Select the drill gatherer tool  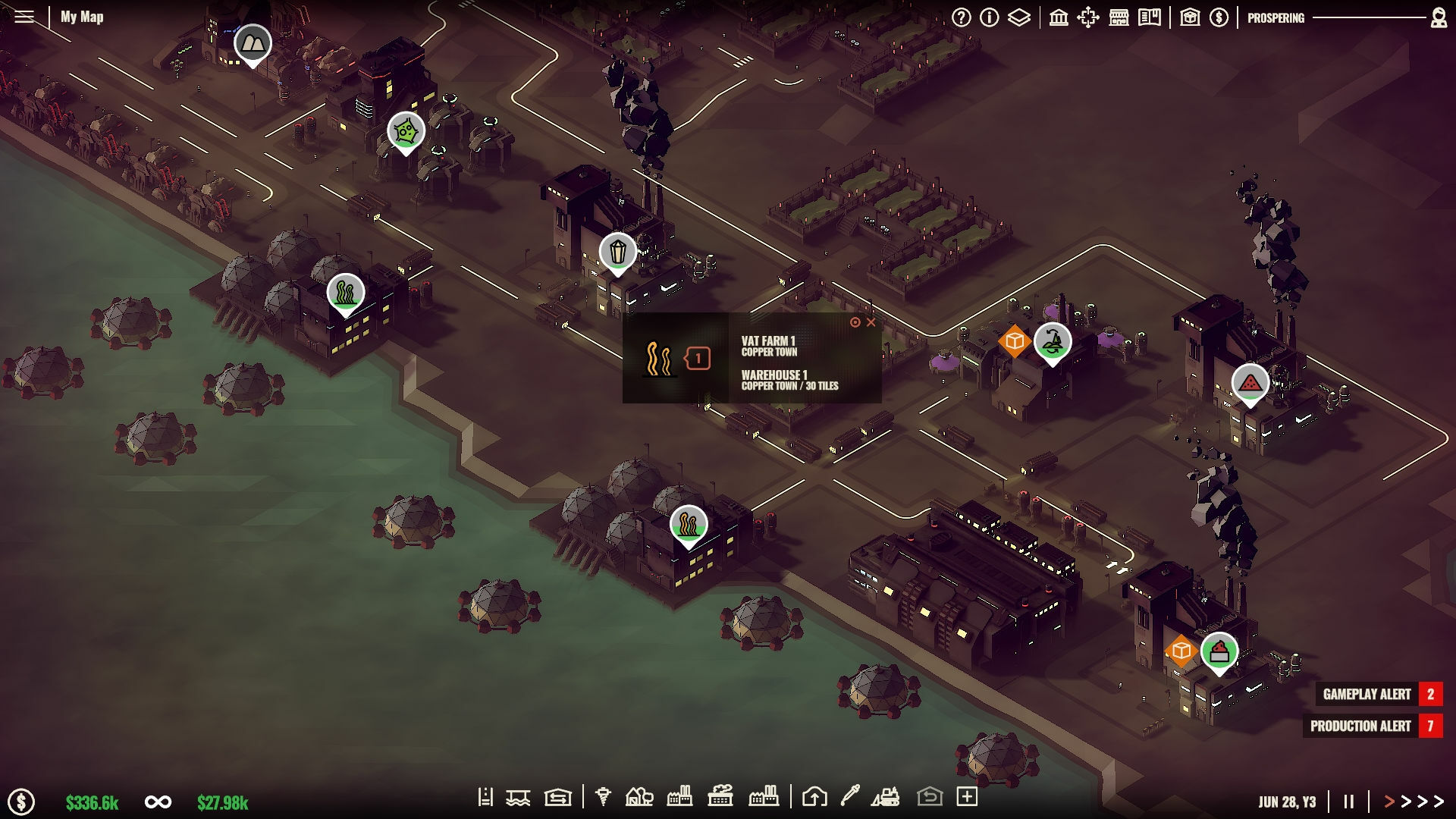[x=603, y=798]
